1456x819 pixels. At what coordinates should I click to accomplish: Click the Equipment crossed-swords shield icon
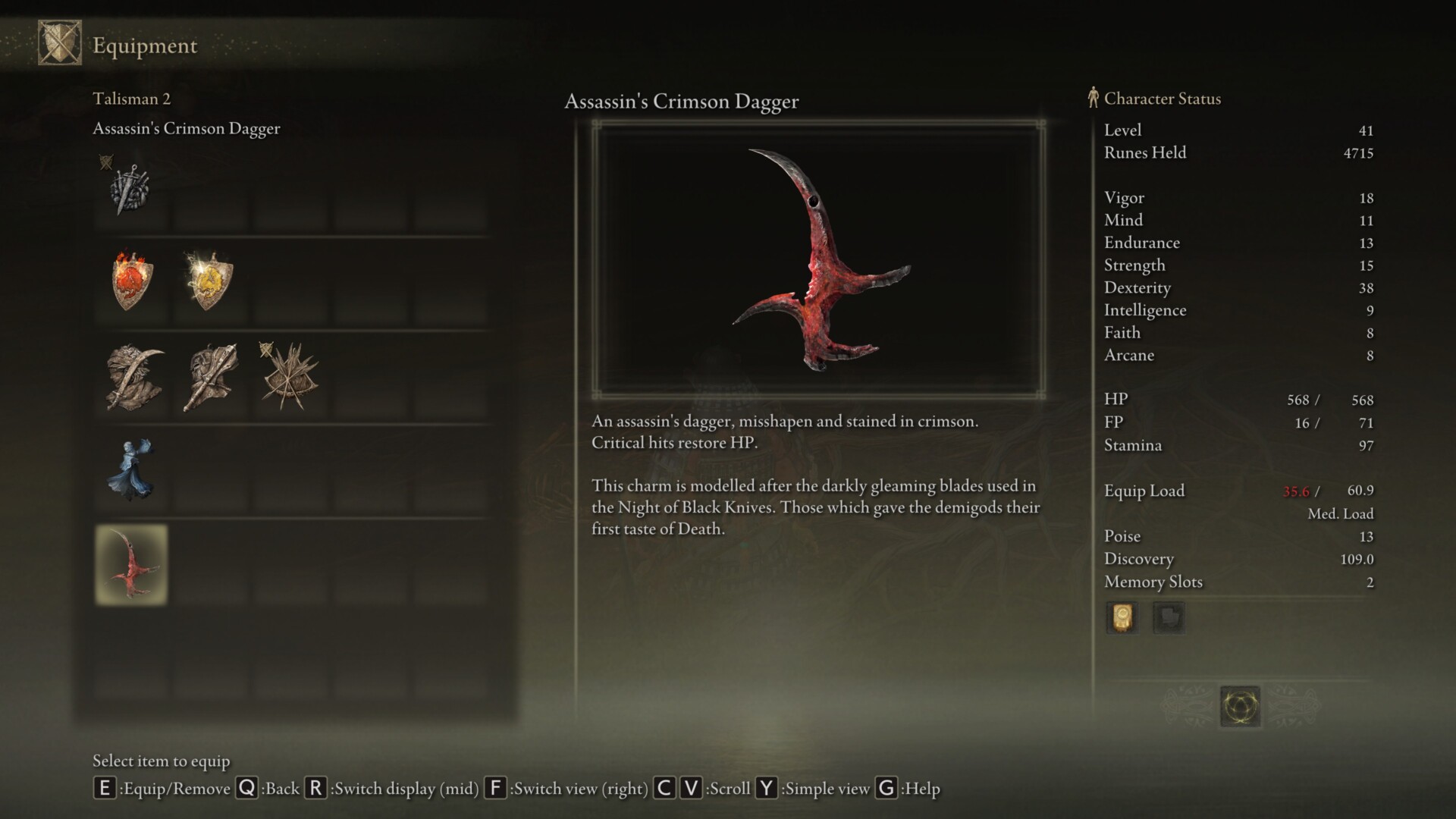click(x=60, y=43)
